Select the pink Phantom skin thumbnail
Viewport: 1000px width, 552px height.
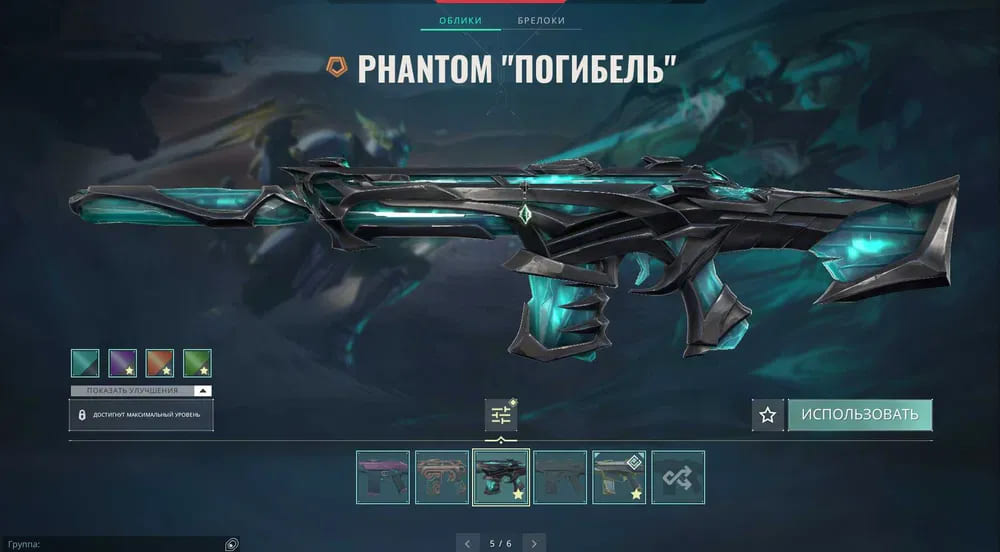tap(383, 477)
